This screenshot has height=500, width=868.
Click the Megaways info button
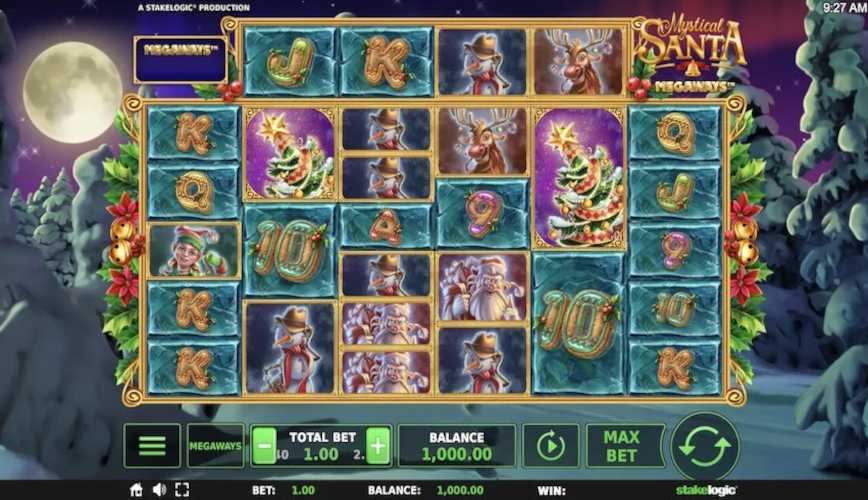click(x=215, y=446)
